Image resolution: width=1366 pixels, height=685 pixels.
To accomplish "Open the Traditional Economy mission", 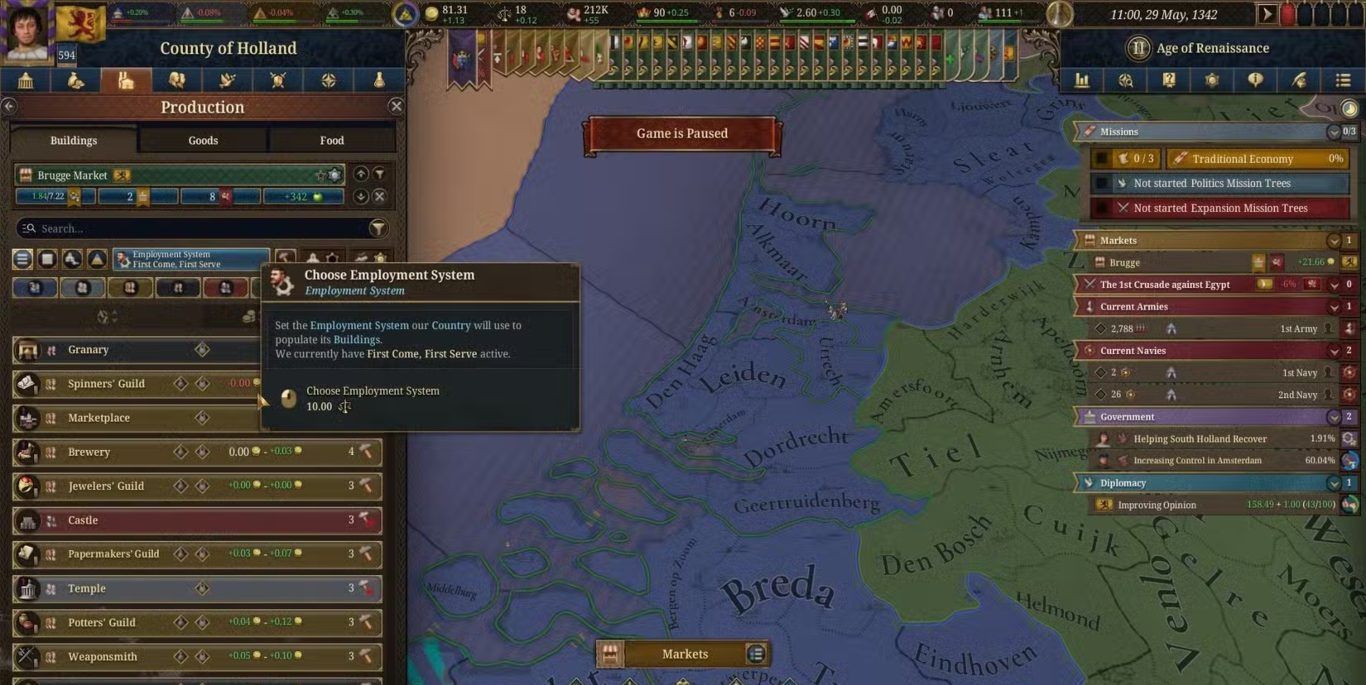I will tap(1256, 159).
